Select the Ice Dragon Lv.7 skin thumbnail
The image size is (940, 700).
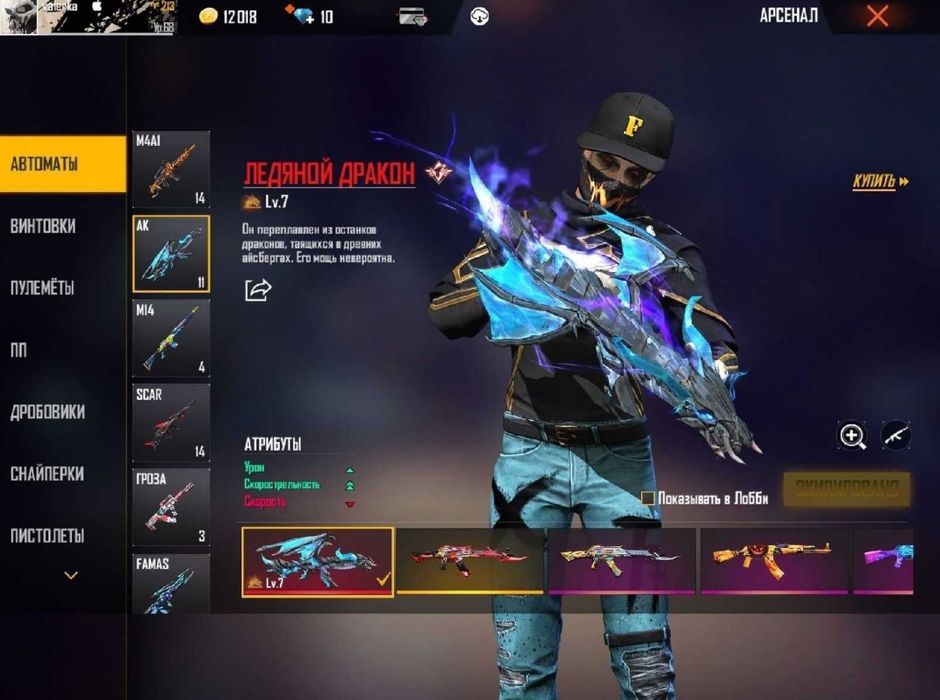point(318,561)
